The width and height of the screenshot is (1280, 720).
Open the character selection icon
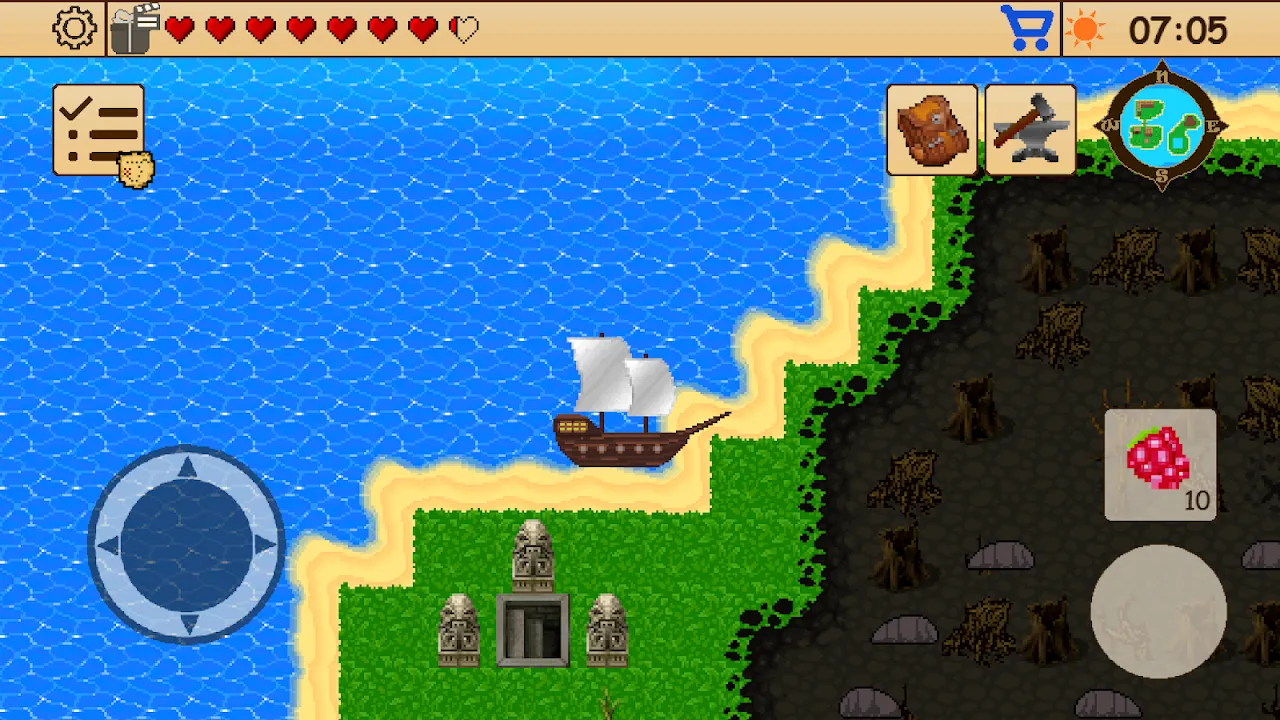[134, 27]
